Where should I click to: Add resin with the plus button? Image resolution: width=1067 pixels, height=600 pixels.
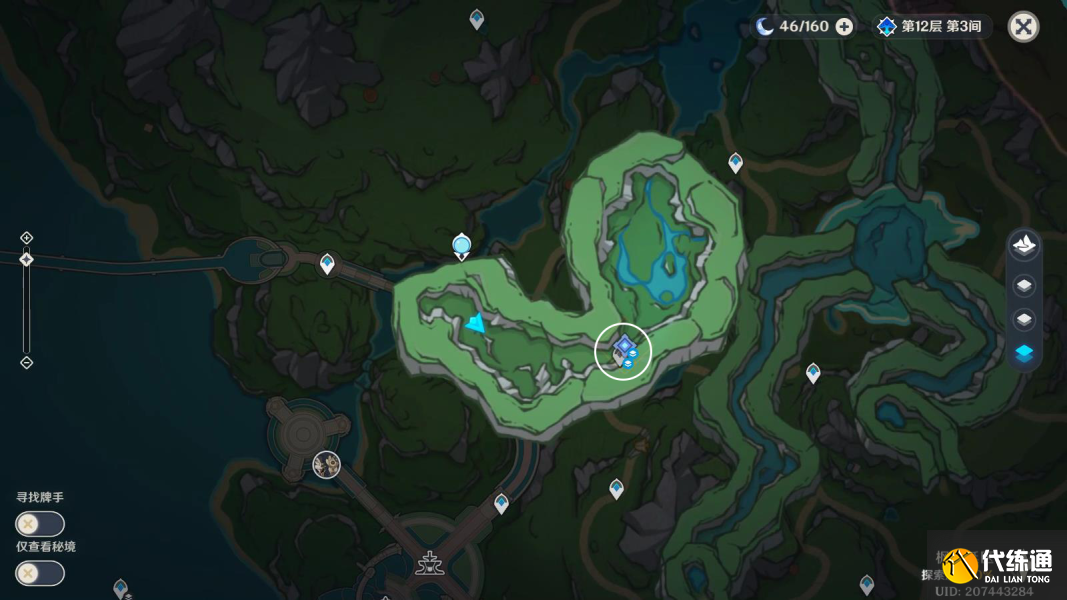click(844, 27)
